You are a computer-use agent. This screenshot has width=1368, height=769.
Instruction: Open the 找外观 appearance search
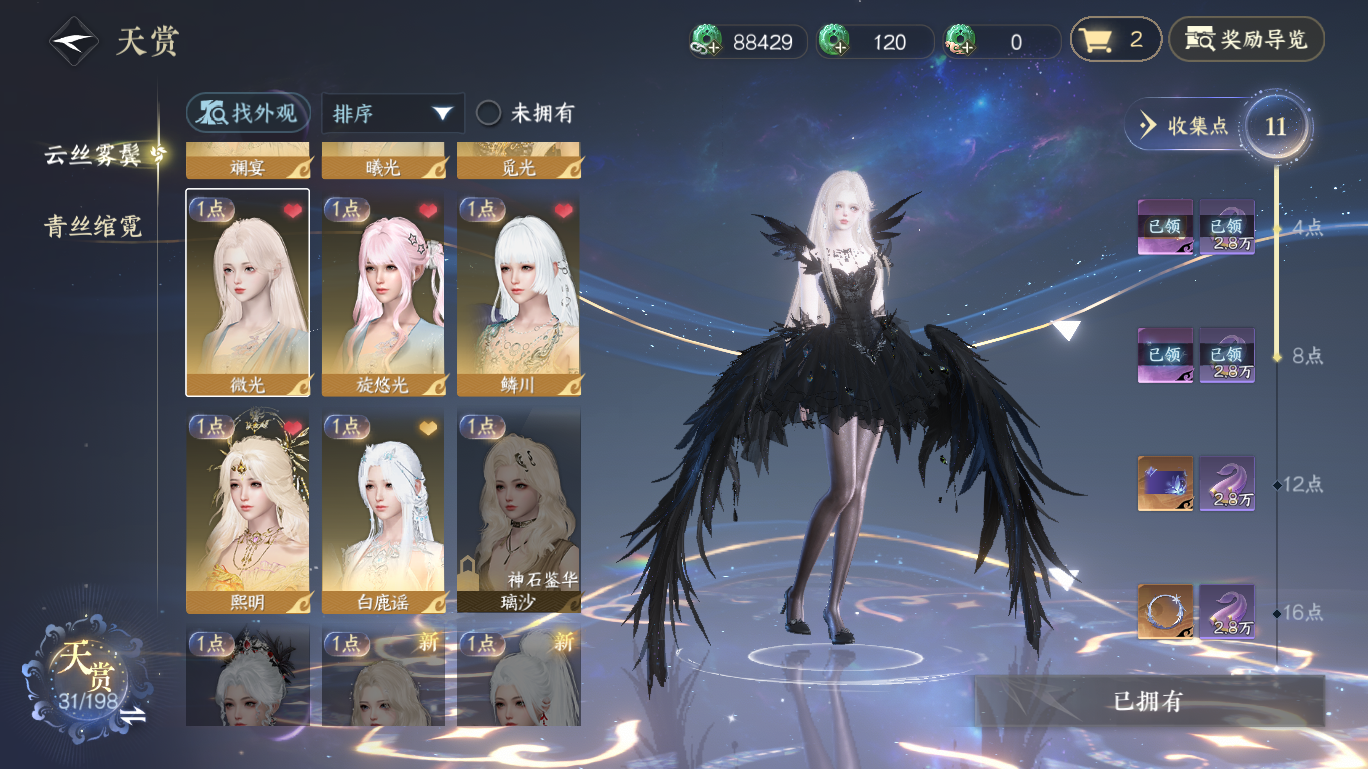(248, 113)
